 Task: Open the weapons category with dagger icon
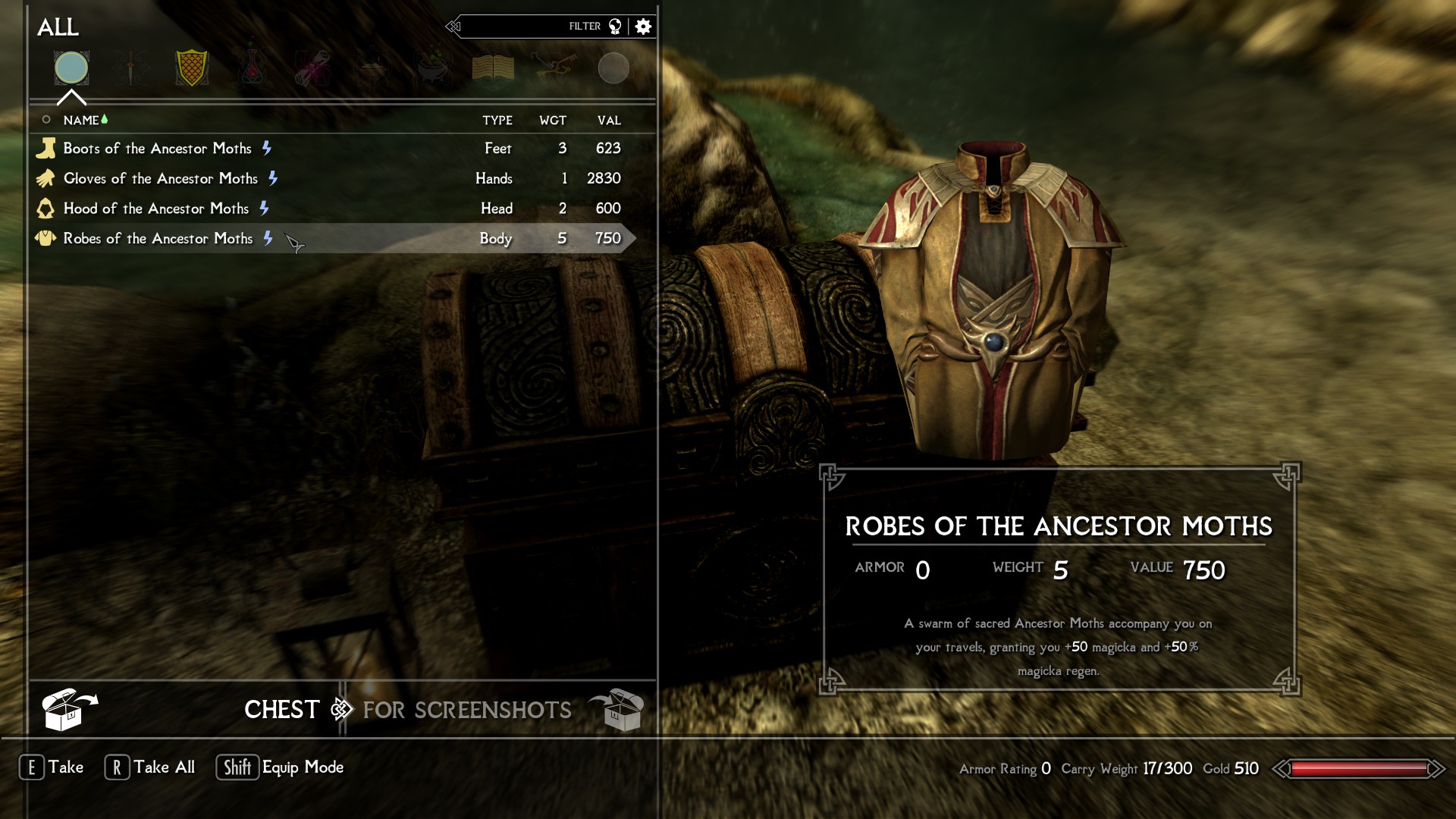click(x=131, y=69)
